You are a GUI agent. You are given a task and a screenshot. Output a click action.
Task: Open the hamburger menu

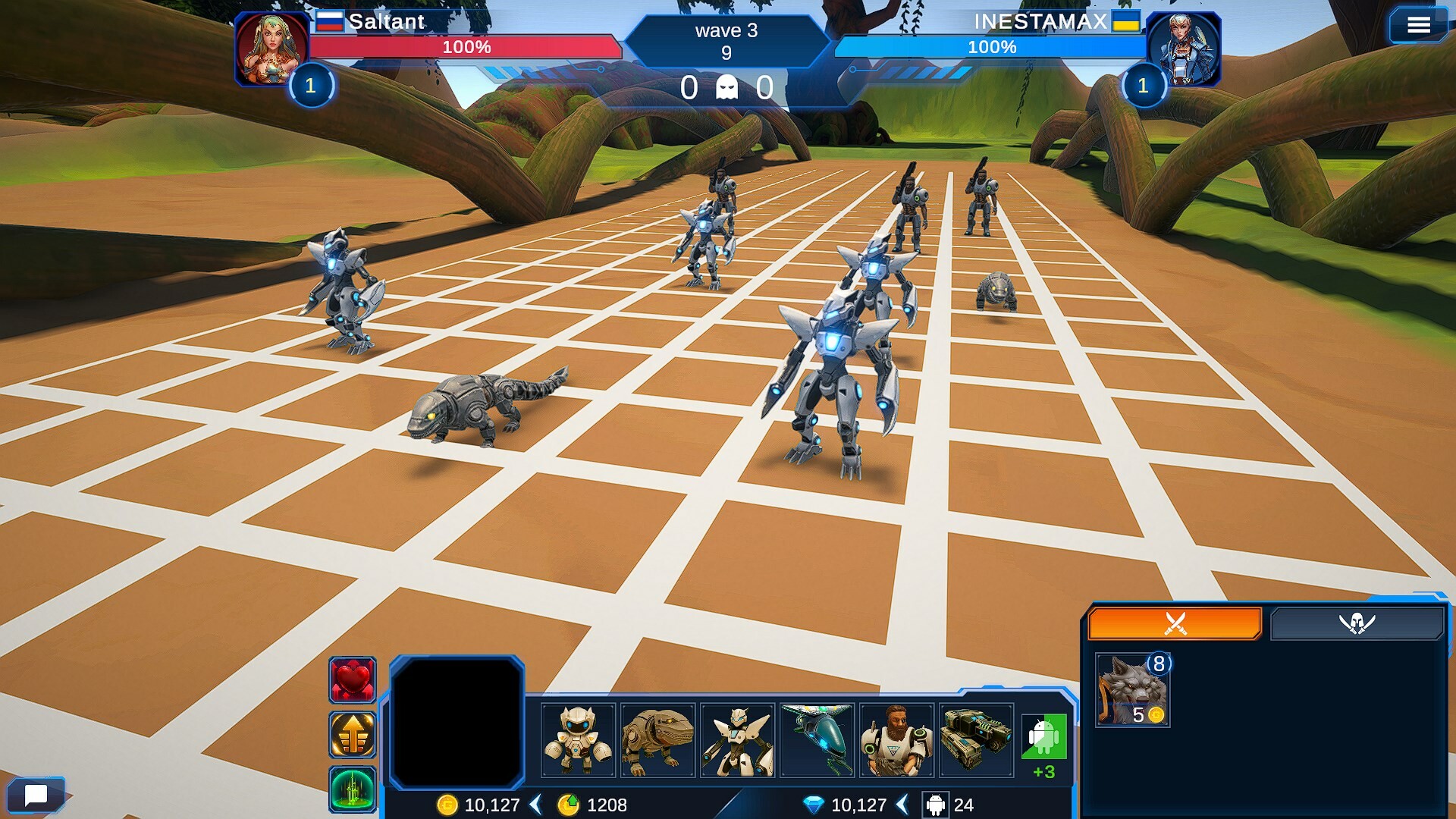coord(1418,26)
